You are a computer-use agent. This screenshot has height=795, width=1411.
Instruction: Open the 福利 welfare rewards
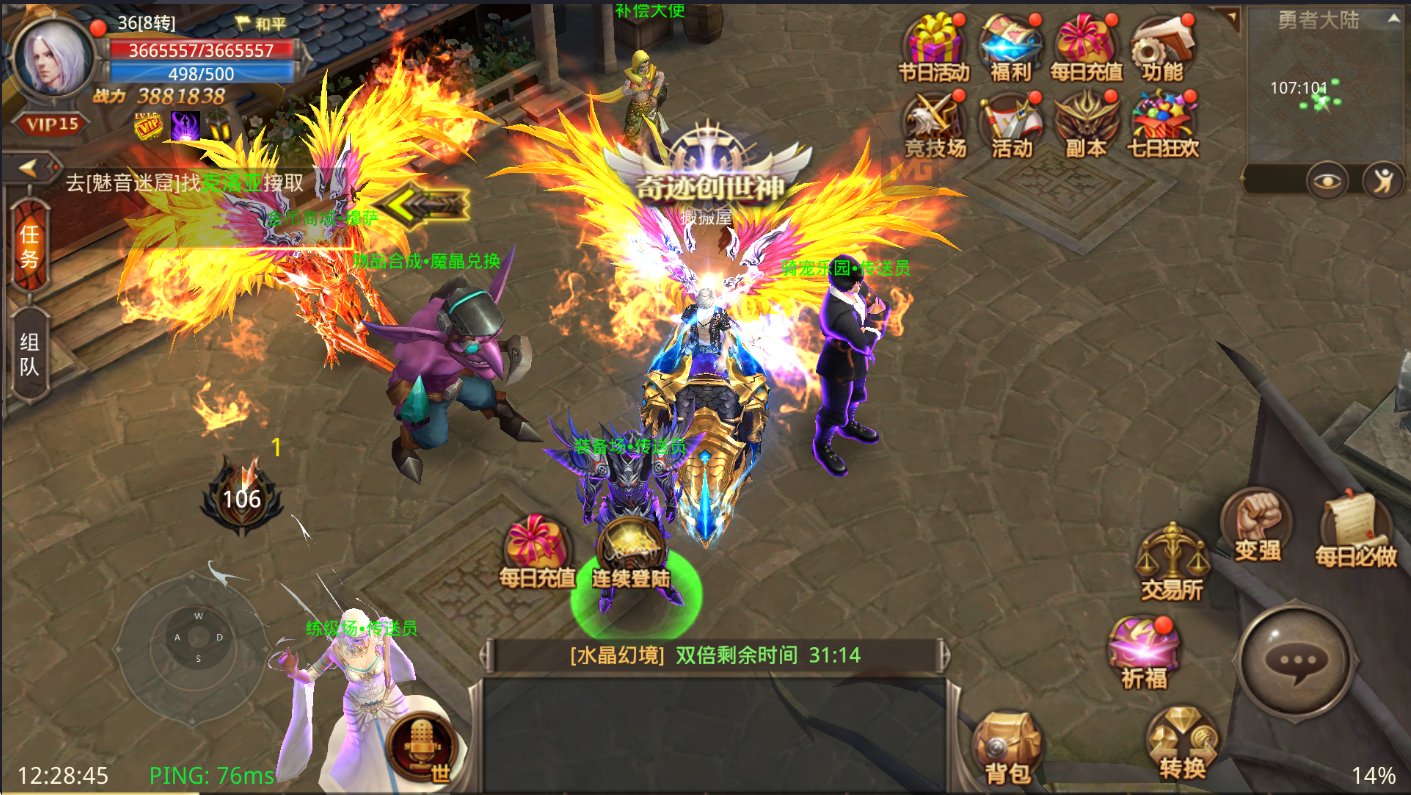[x=1010, y=47]
